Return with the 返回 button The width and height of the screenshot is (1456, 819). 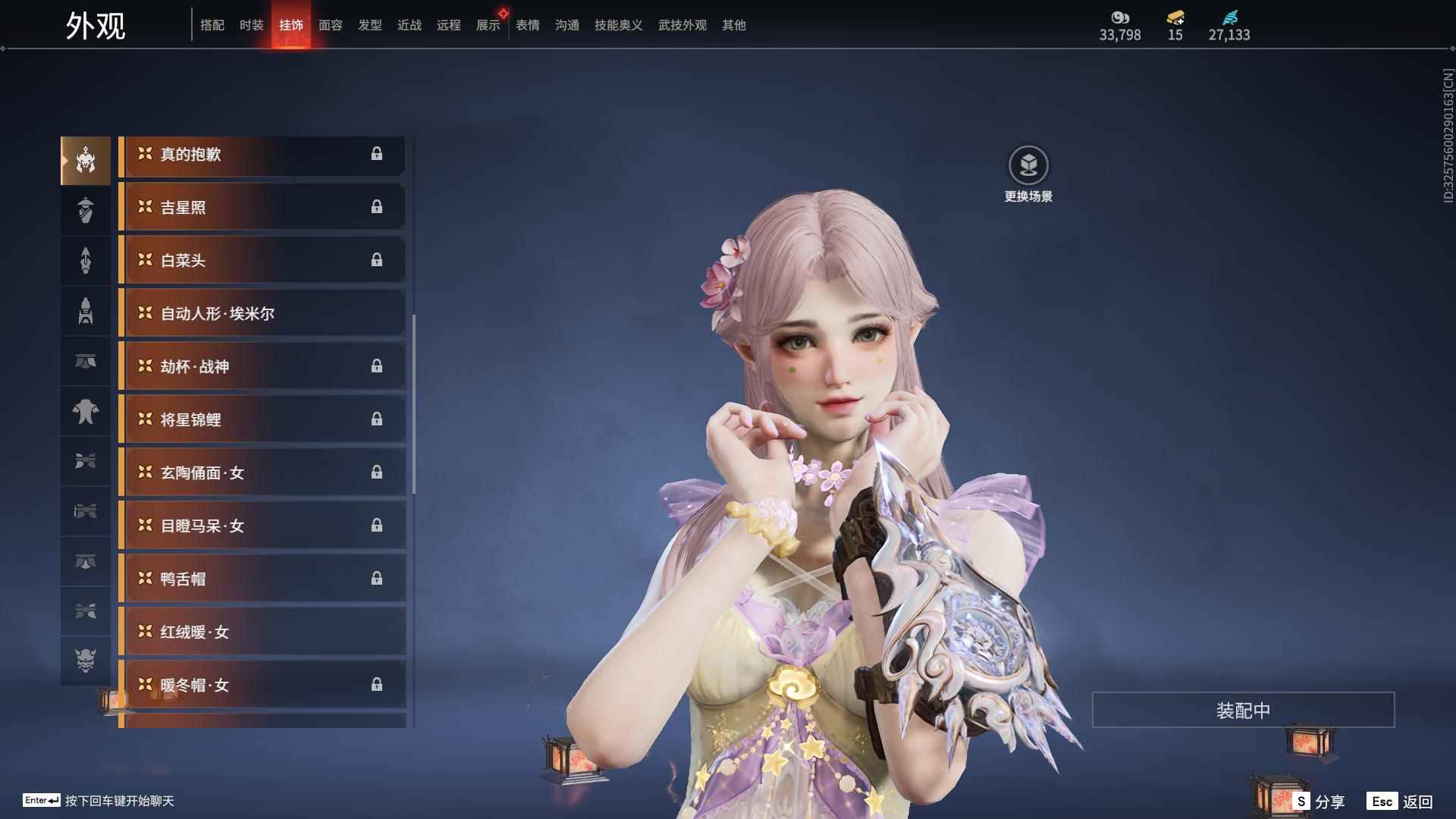[x=1401, y=802]
